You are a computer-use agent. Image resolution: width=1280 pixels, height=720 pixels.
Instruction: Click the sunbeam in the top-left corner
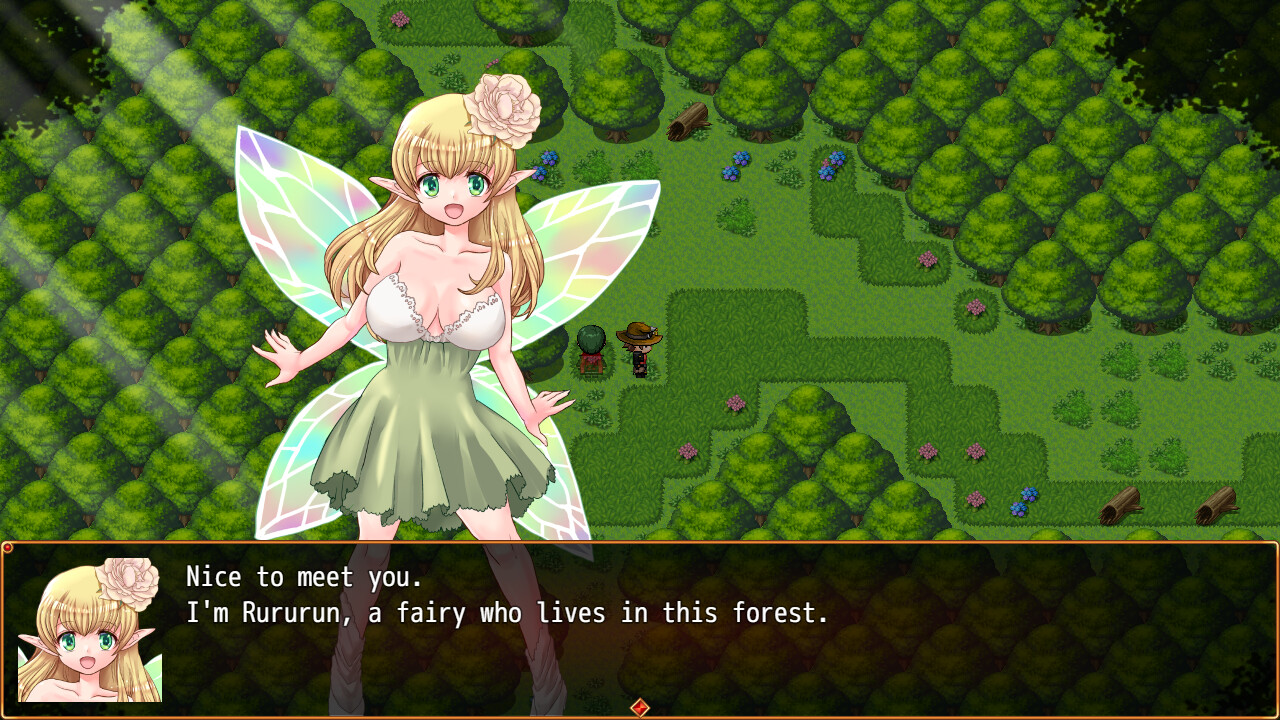click(60, 40)
